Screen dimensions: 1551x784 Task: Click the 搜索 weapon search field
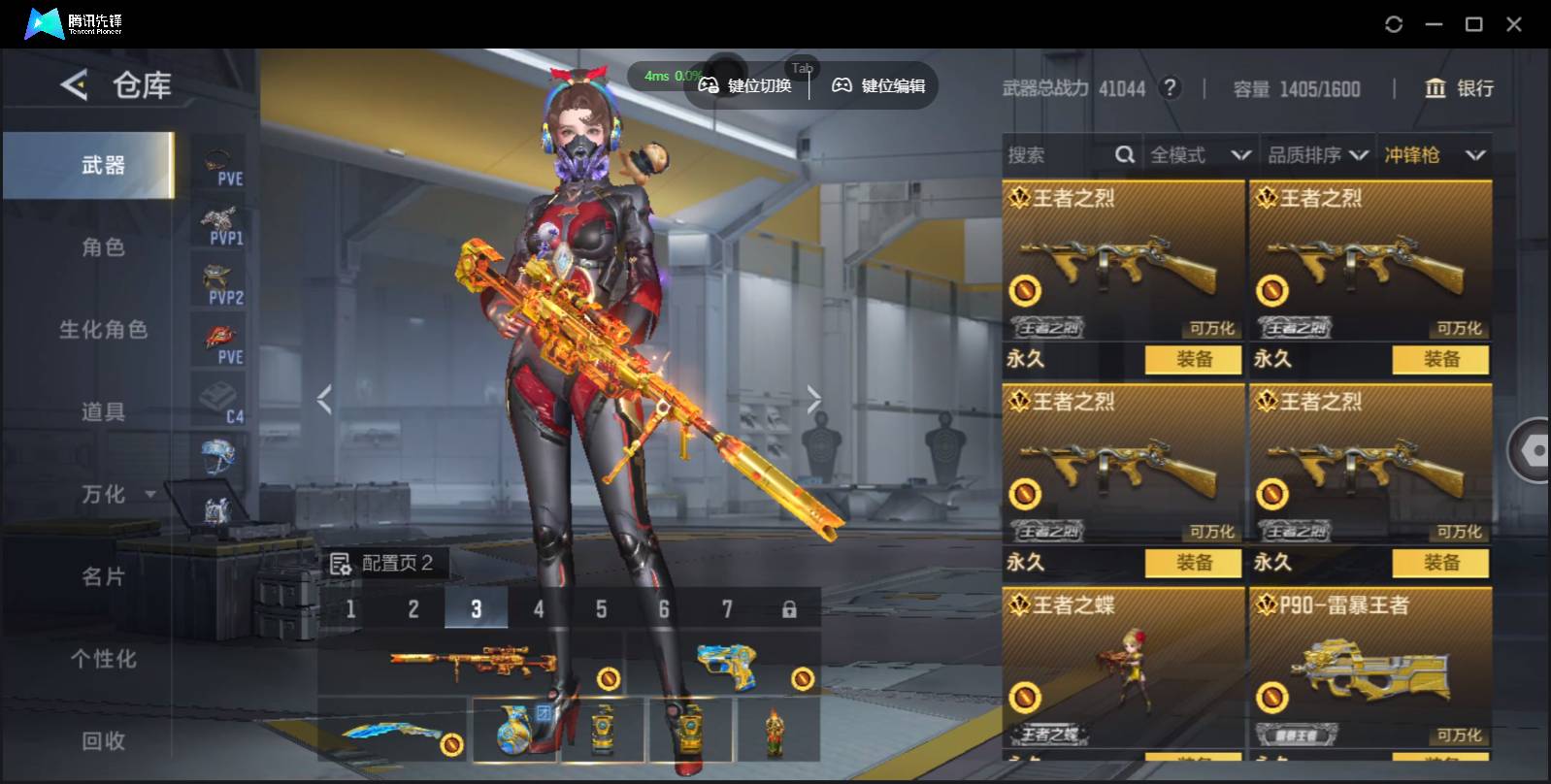pos(1058,155)
